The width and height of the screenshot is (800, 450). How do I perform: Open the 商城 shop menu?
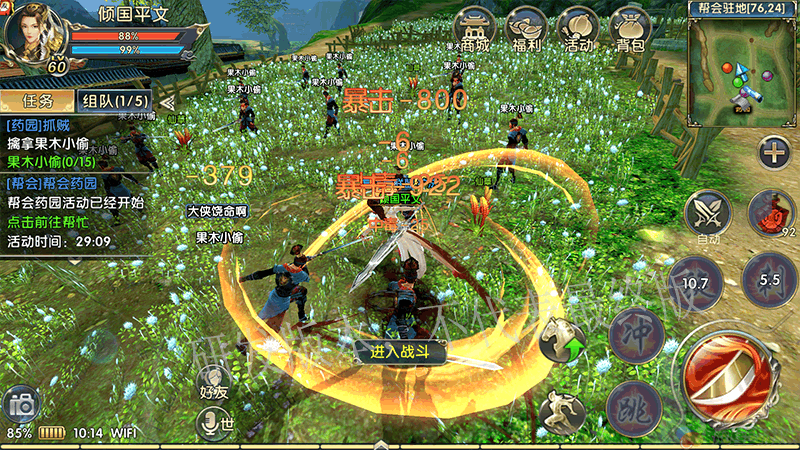[475, 30]
